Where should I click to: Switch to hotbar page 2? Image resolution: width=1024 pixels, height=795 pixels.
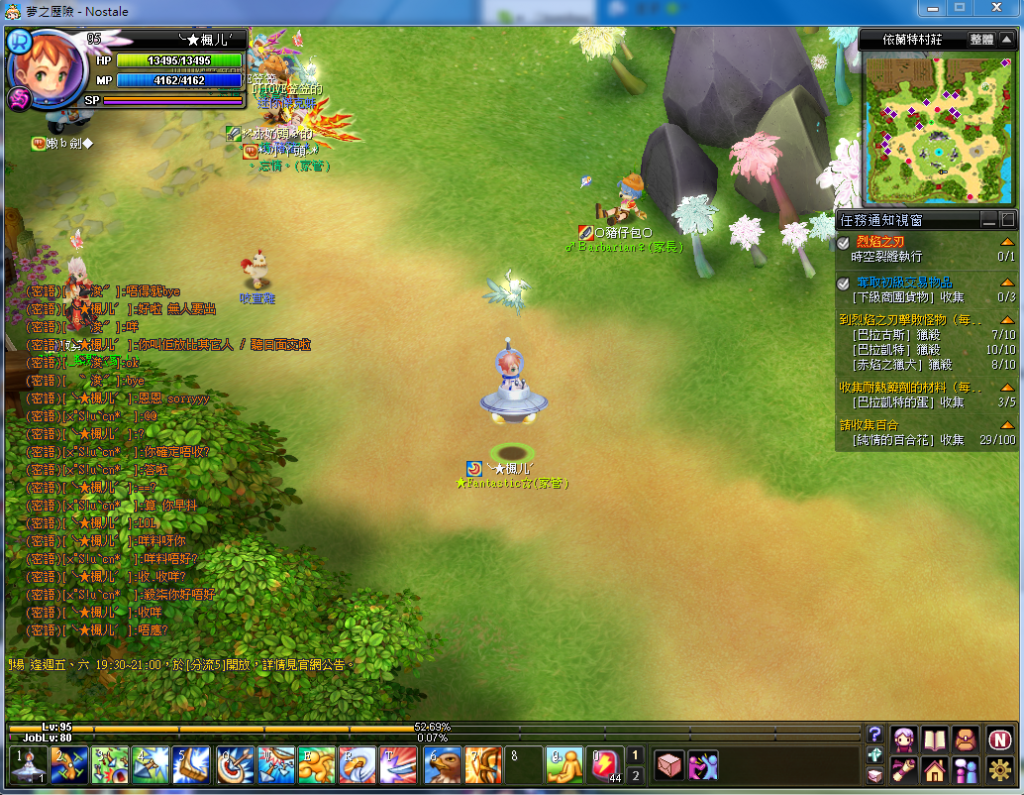point(635,775)
